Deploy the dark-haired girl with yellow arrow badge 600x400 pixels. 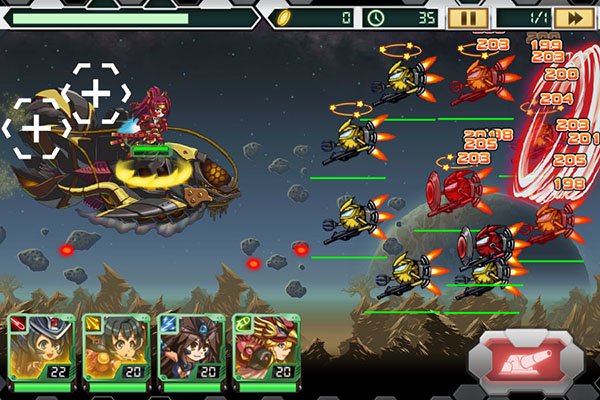114,349
